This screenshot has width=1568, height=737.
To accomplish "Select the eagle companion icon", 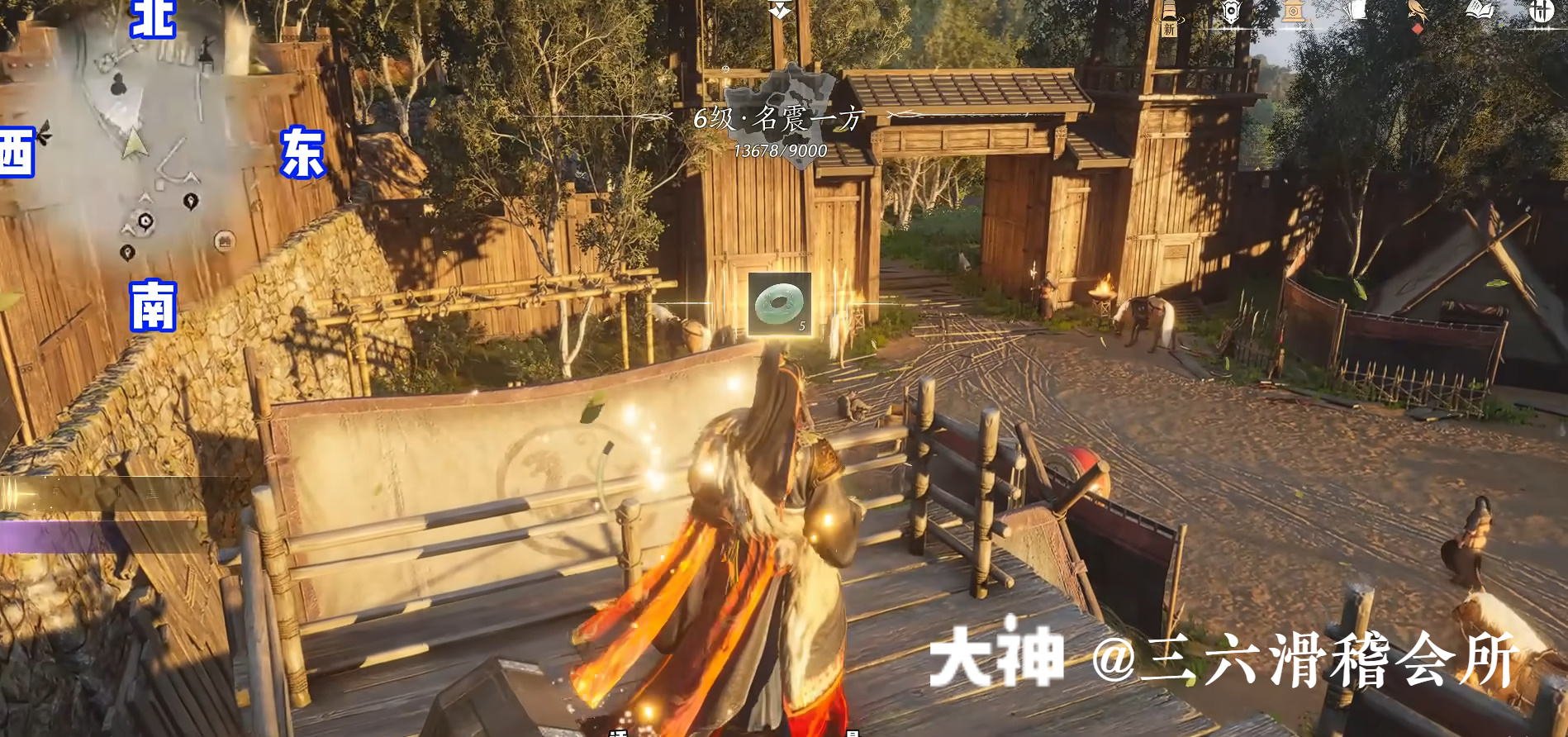I will pos(1418,12).
